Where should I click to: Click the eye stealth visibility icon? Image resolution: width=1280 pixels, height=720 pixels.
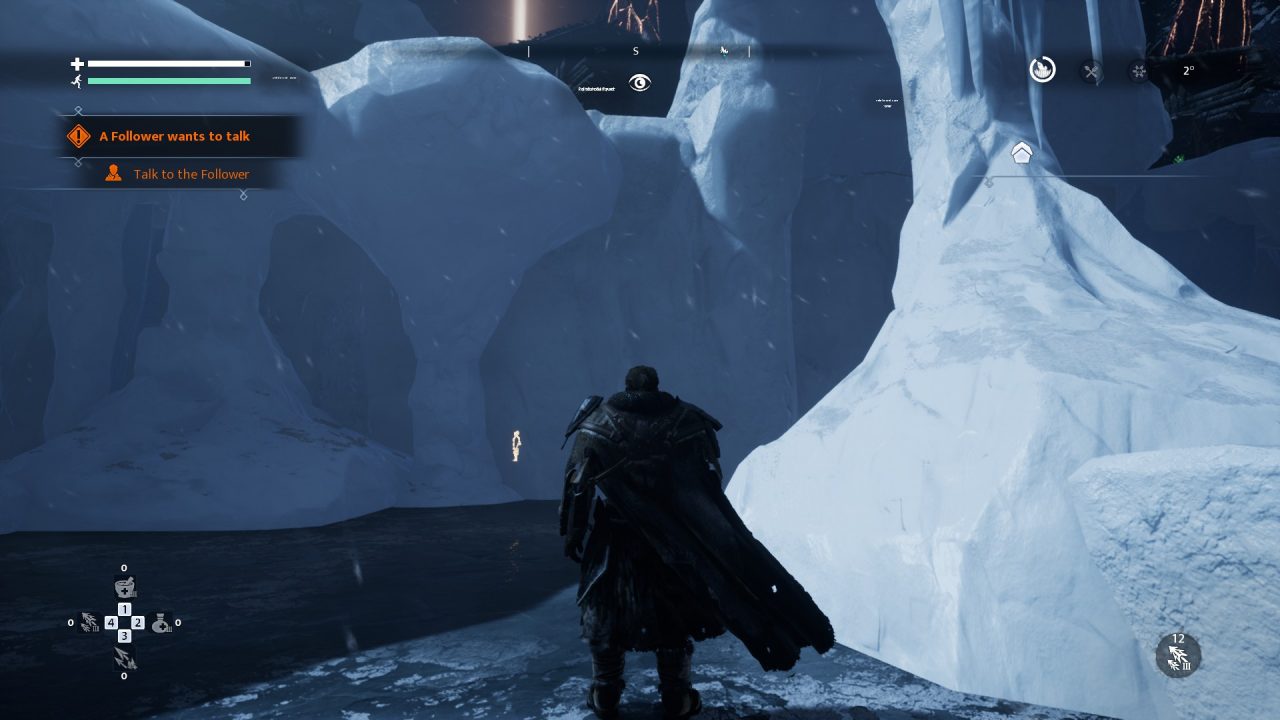coord(640,83)
